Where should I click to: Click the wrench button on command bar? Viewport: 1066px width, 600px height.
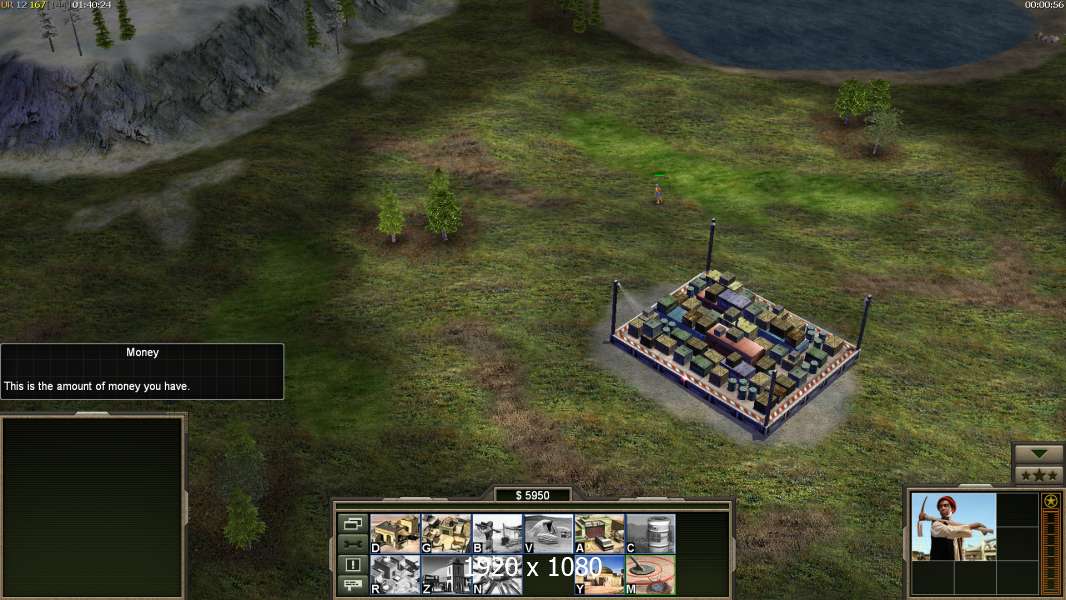(x=352, y=544)
